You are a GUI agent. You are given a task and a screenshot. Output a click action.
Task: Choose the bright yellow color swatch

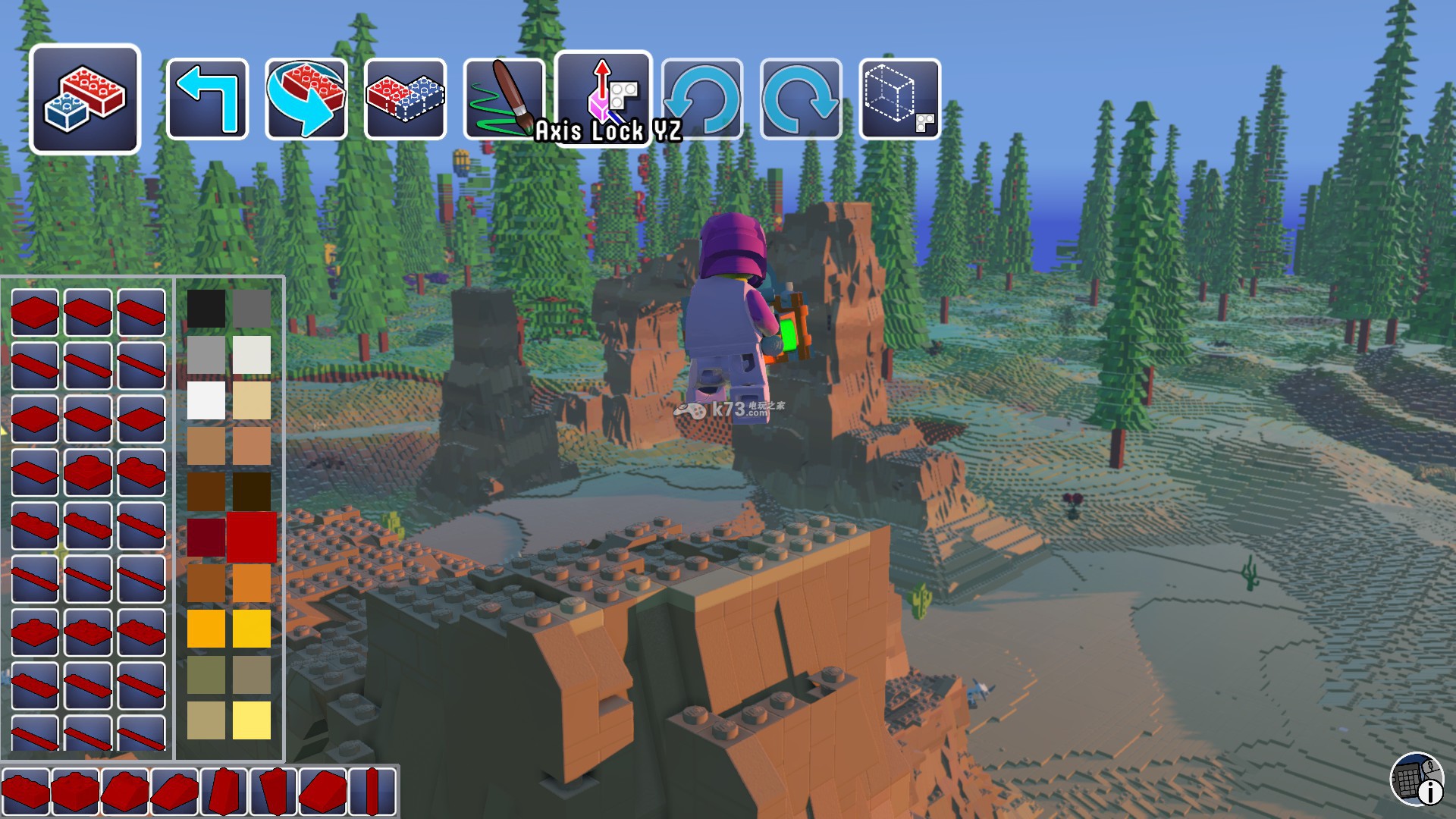(x=252, y=629)
